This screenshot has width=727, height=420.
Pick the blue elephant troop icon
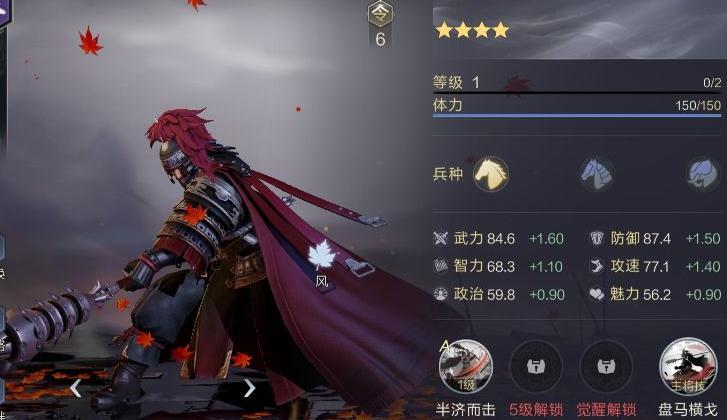[703, 174]
